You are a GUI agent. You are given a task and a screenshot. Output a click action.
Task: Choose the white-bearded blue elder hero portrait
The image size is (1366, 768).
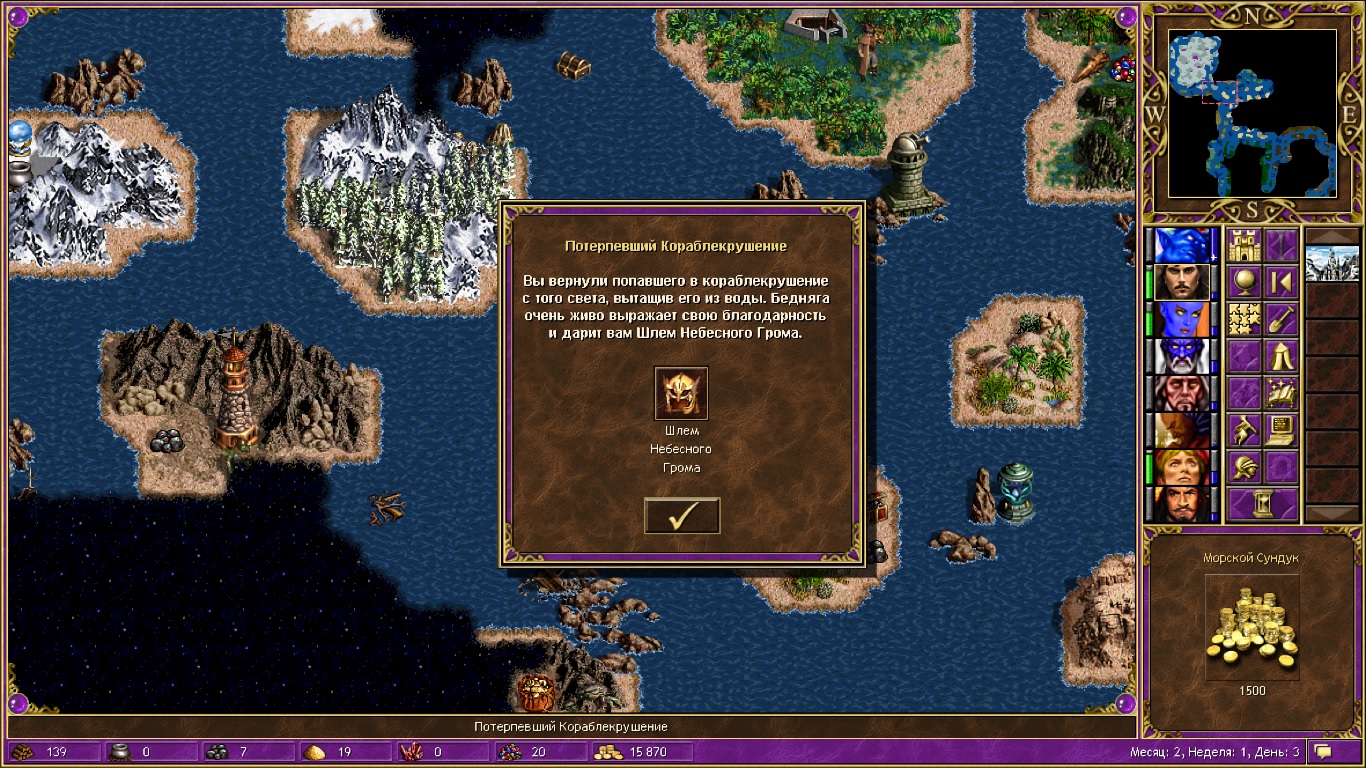click(1182, 356)
